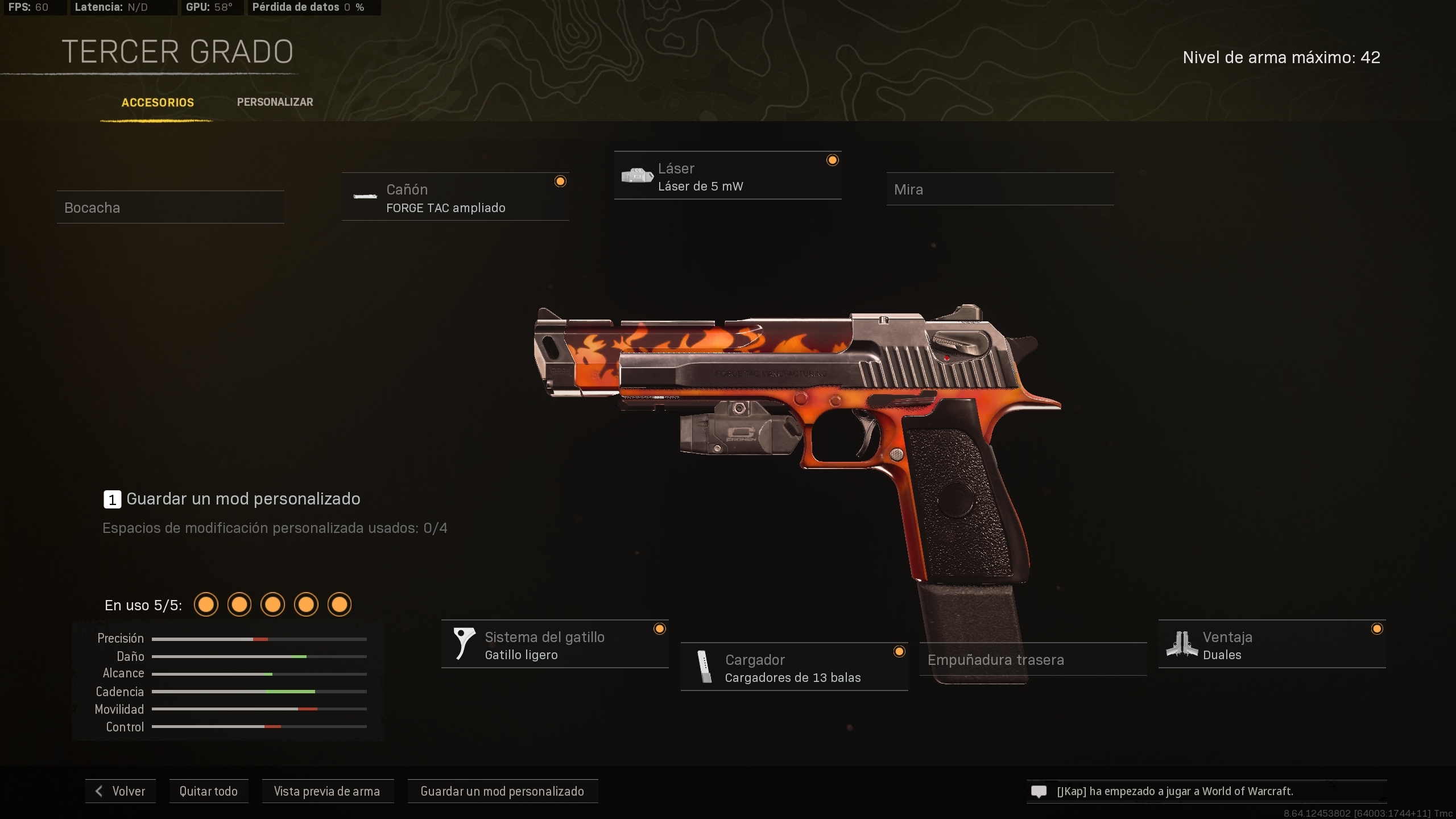Select the Sistema del gatillo trigger icon
Image resolution: width=1456 pixels, height=819 pixels.
point(463,643)
